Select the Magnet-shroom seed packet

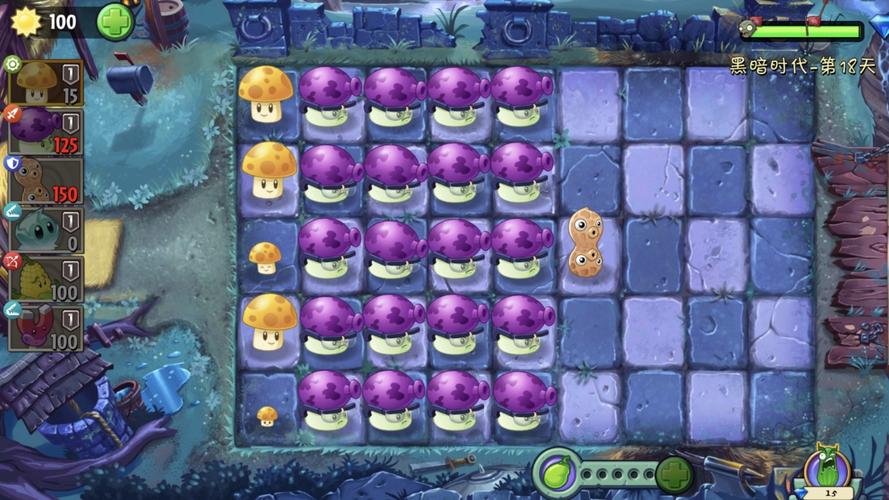tap(46, 327)
